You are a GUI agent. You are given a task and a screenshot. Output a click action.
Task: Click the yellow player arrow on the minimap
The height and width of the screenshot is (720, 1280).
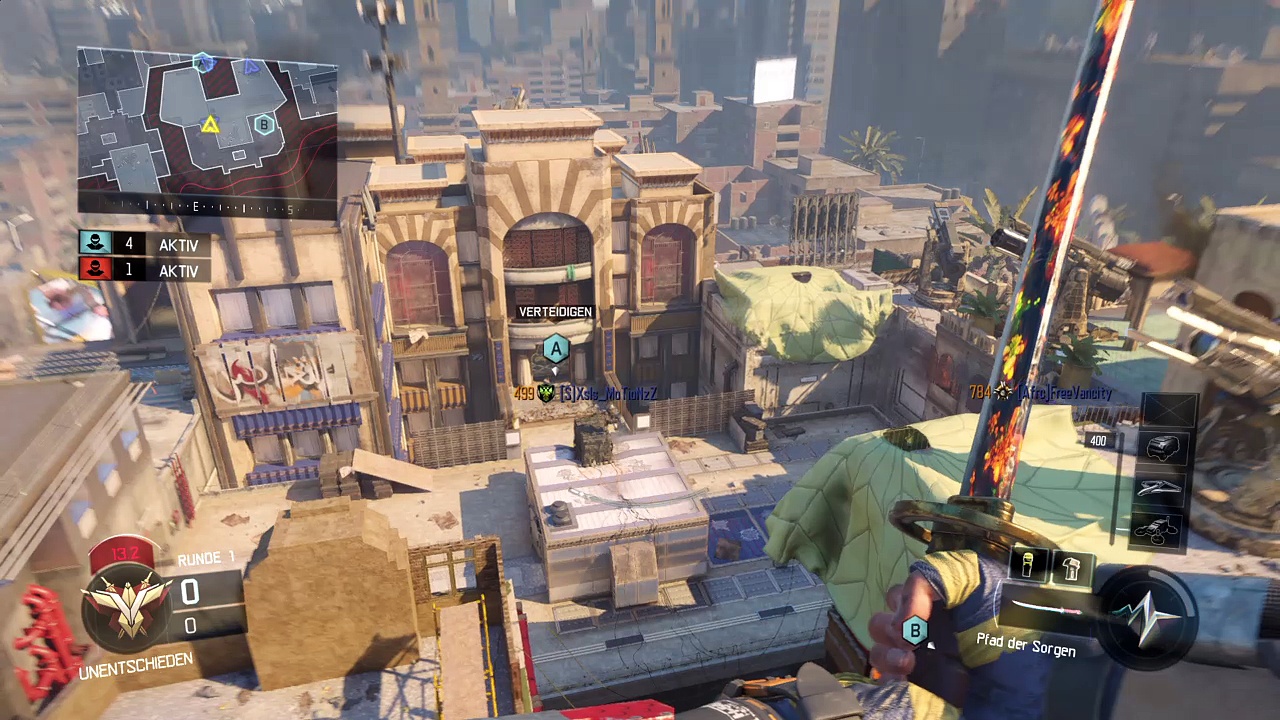click(210, 125)
